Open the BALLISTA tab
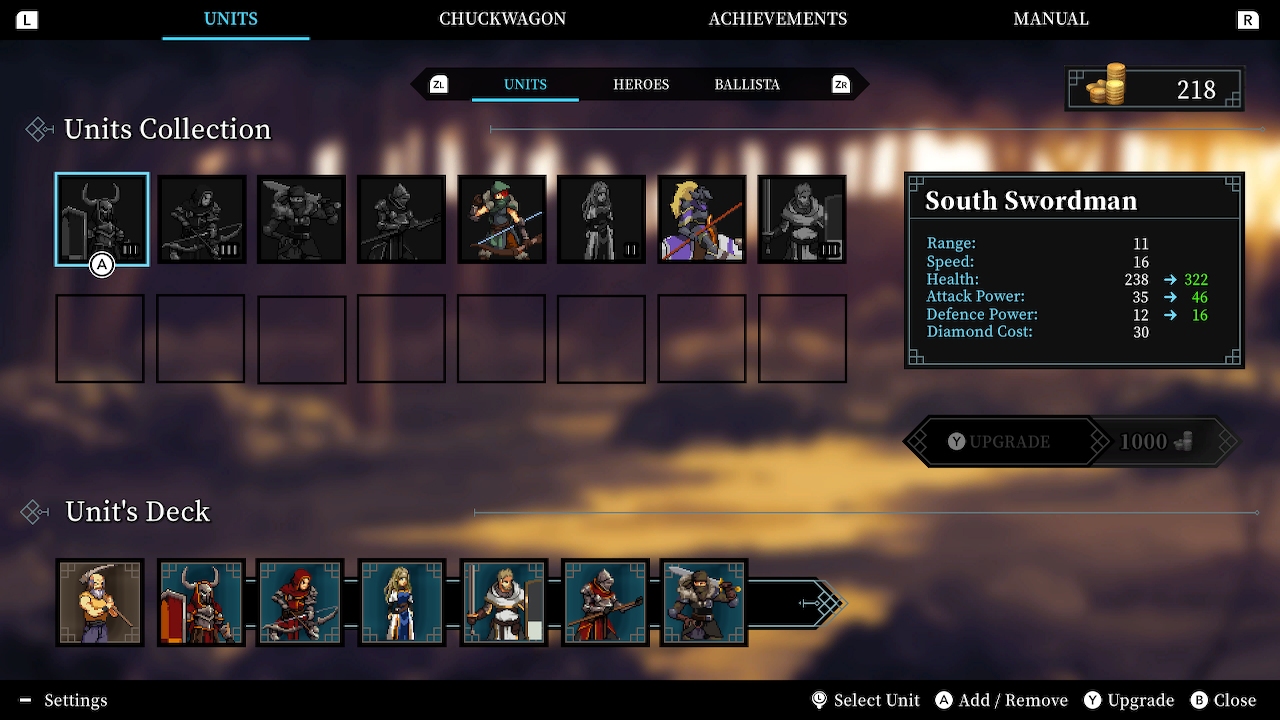 point(746,84)
